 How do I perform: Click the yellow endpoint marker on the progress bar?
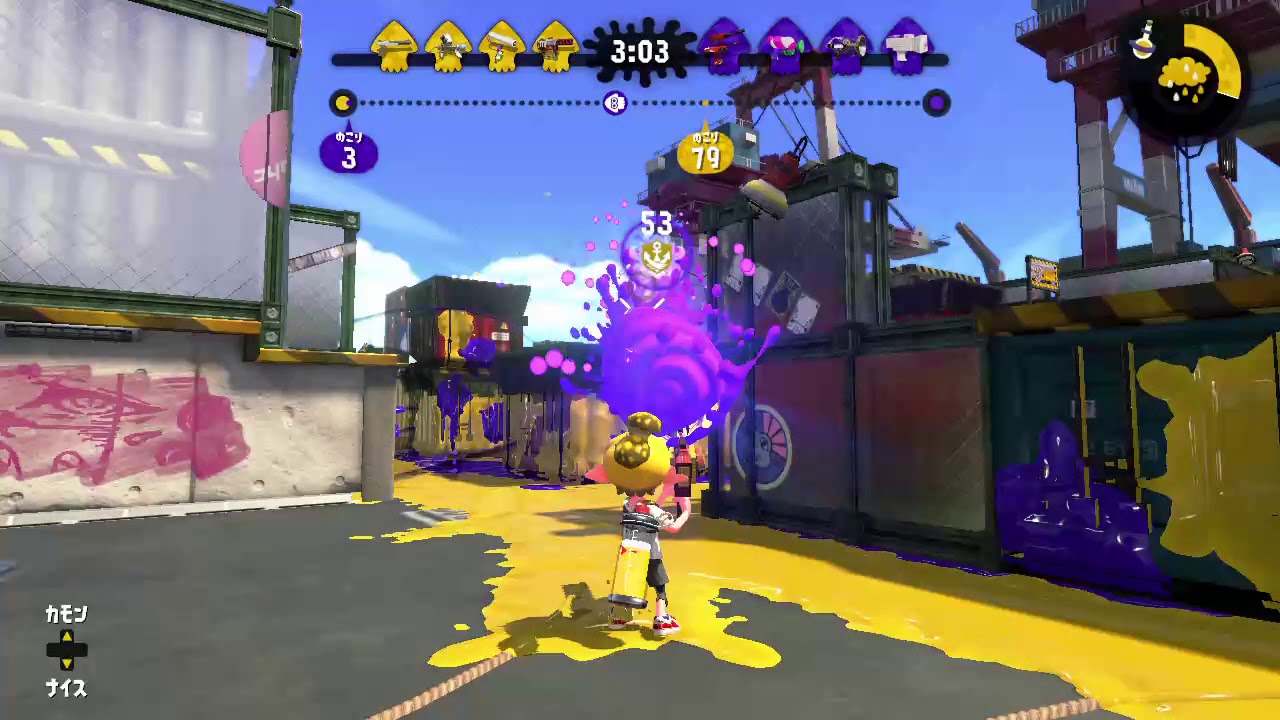pyautogui.click(x=341, y=101)
